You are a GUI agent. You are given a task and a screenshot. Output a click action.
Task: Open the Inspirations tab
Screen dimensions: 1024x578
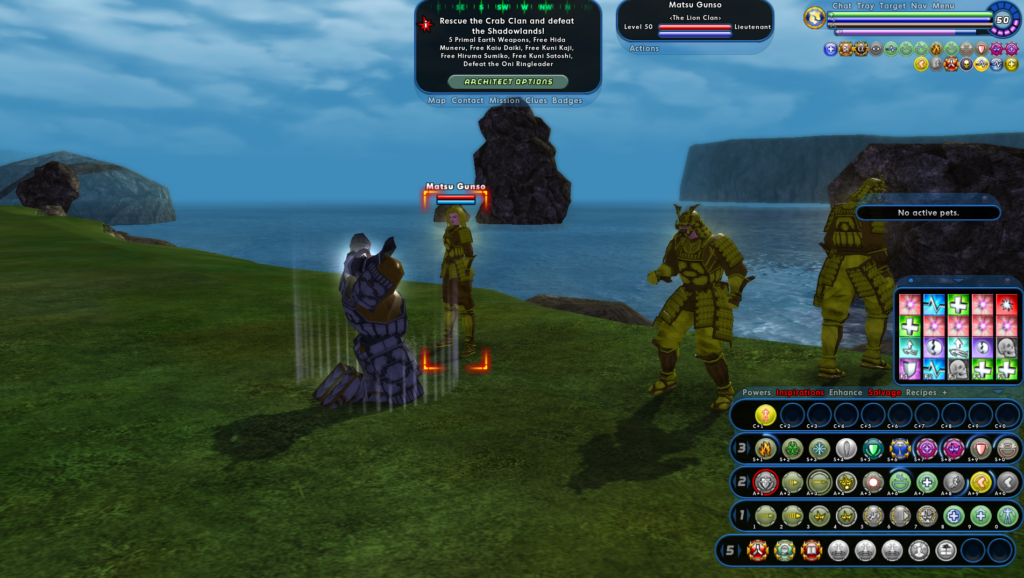800,393
